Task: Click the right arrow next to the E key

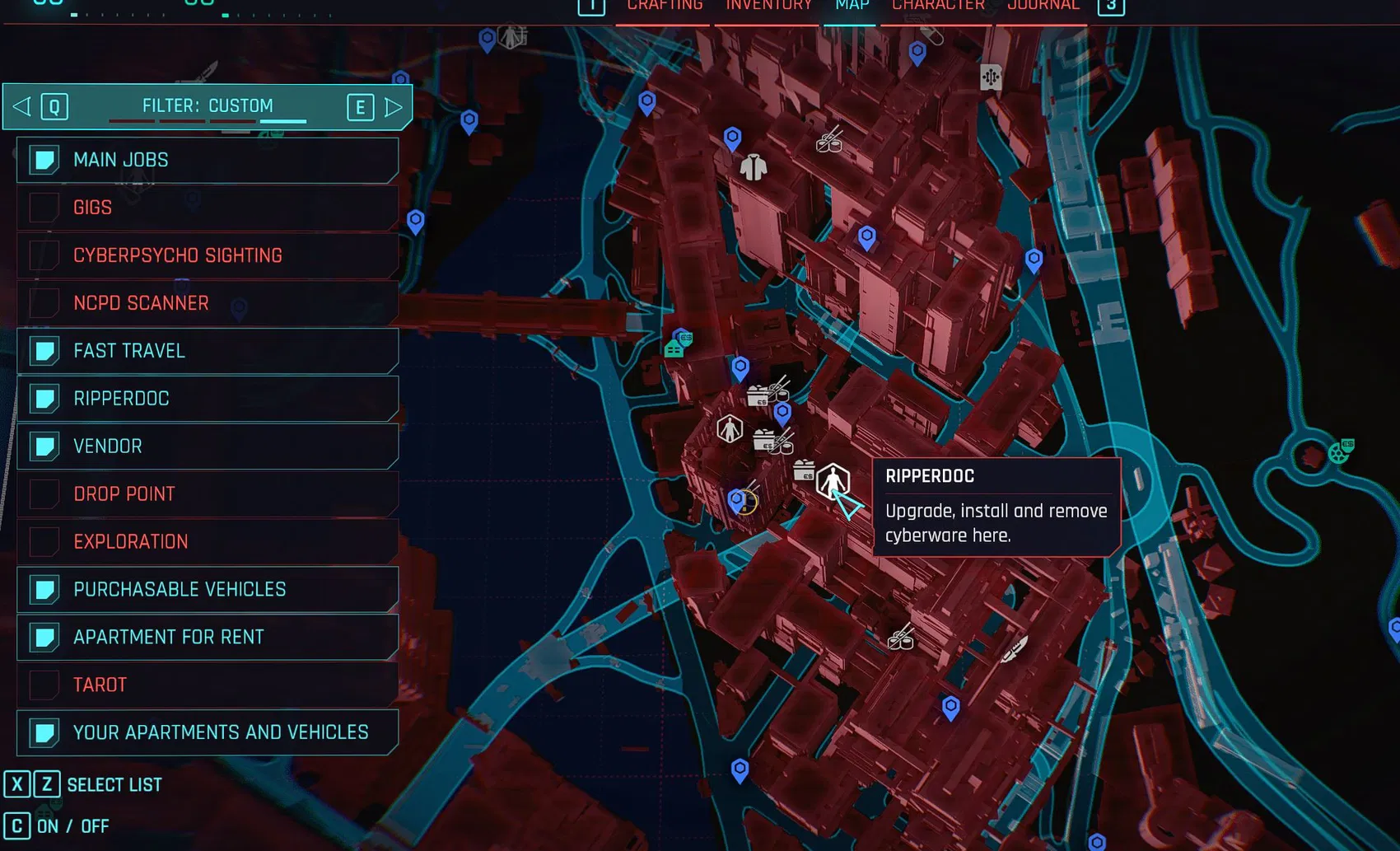Action: [393, 106]
